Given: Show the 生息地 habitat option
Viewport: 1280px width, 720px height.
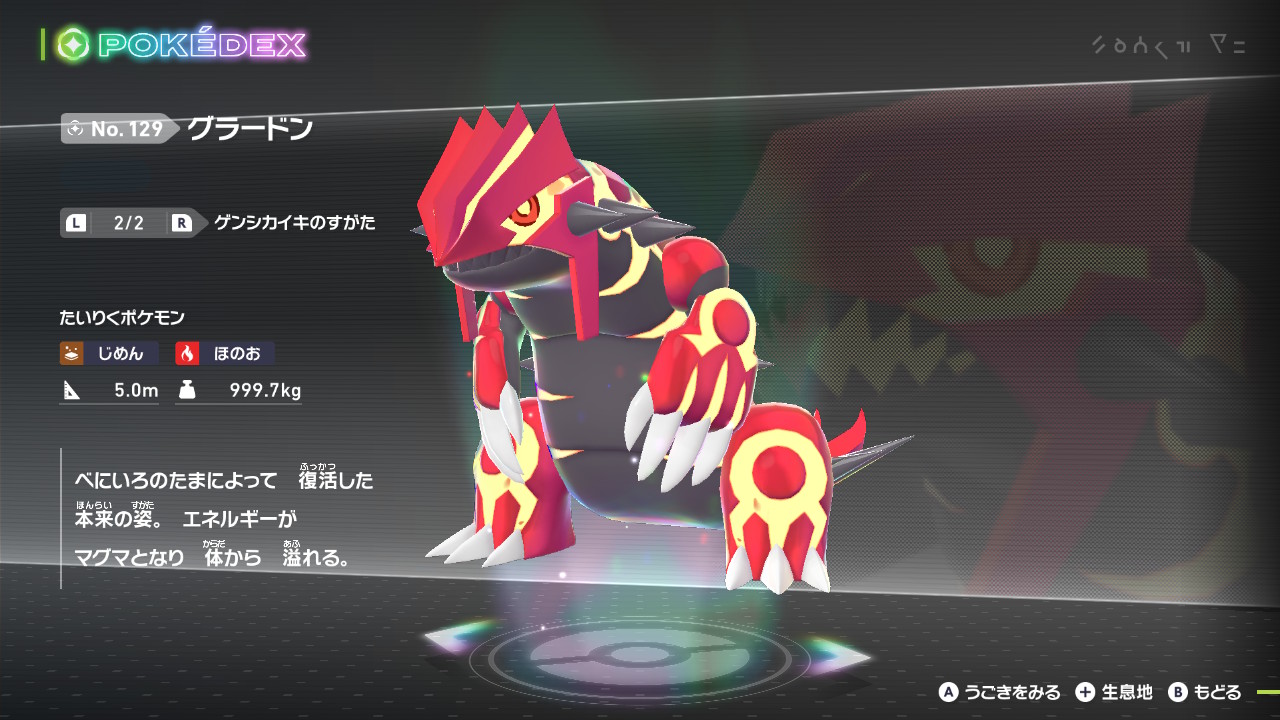Looking at the screenshot, I should point(1114,692).
